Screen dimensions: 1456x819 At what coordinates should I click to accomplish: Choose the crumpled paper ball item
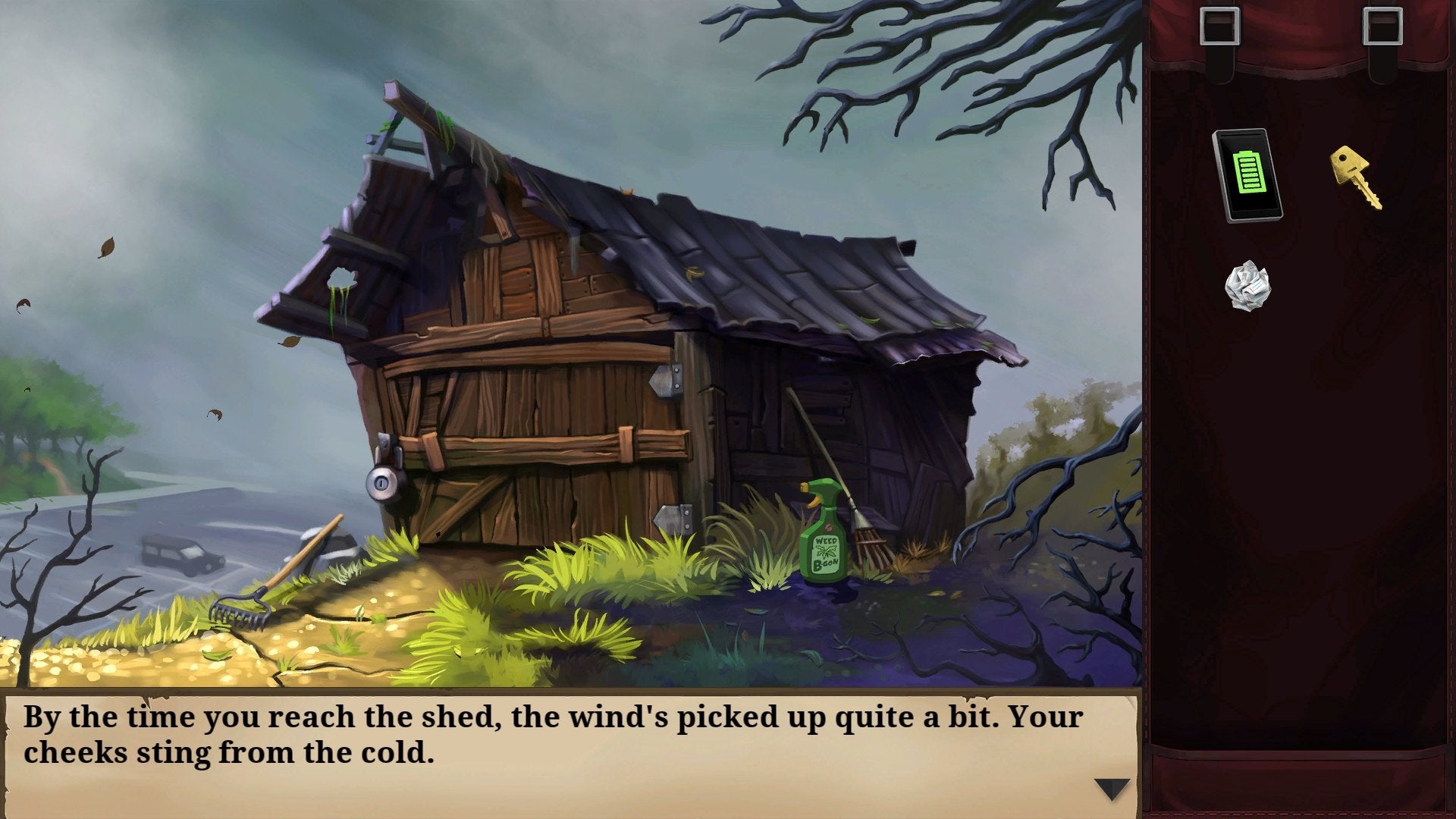(x=1247, y=286)
